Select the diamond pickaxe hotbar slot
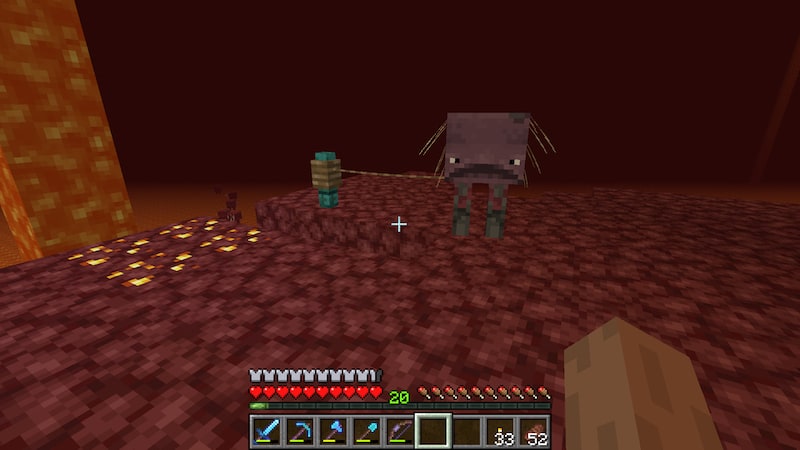 299,431
